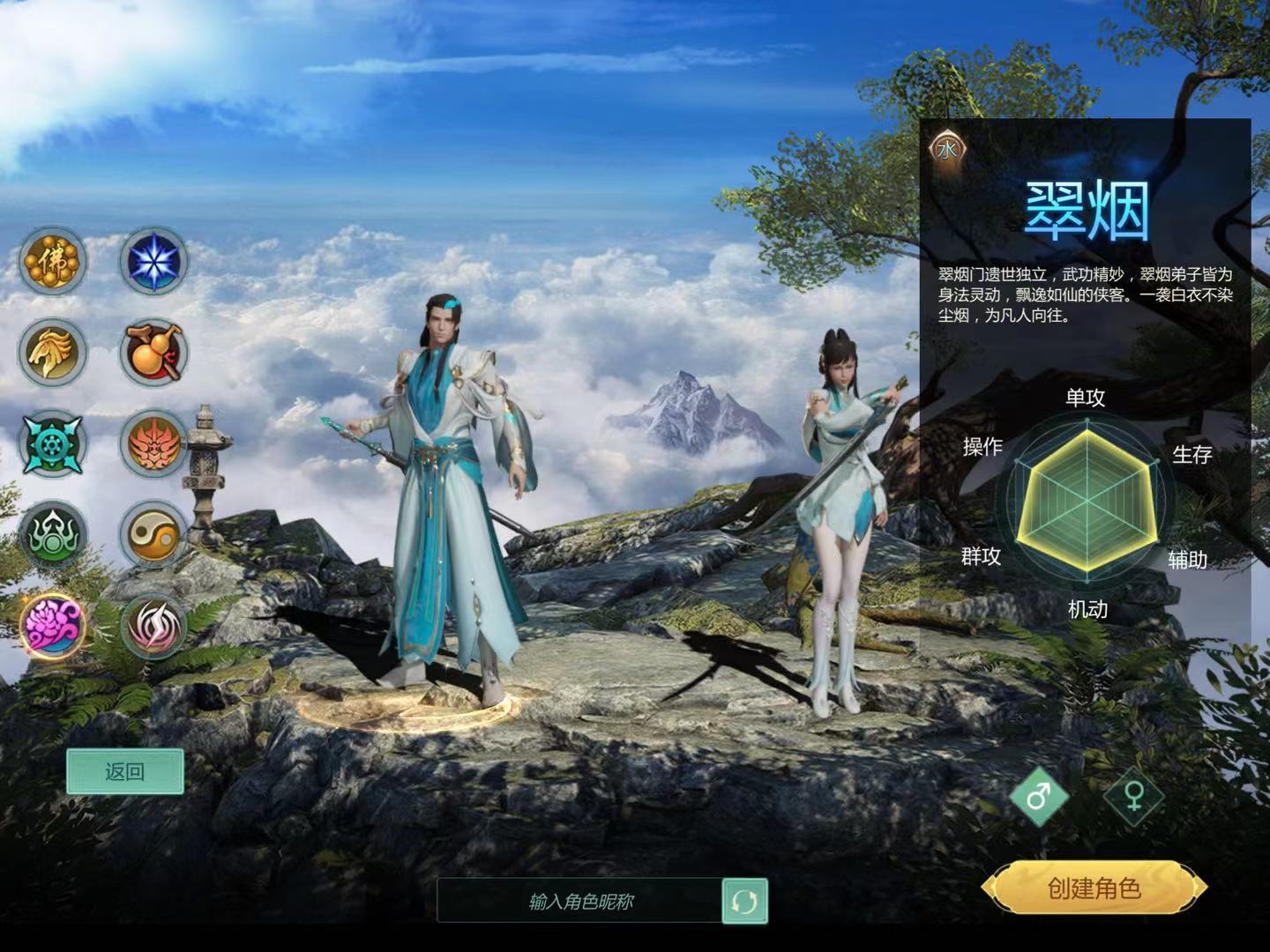Switch to the female gender symbol
Image resolution: width=1270 pixels, height=952 pixels.
[x=1134, y=796]
